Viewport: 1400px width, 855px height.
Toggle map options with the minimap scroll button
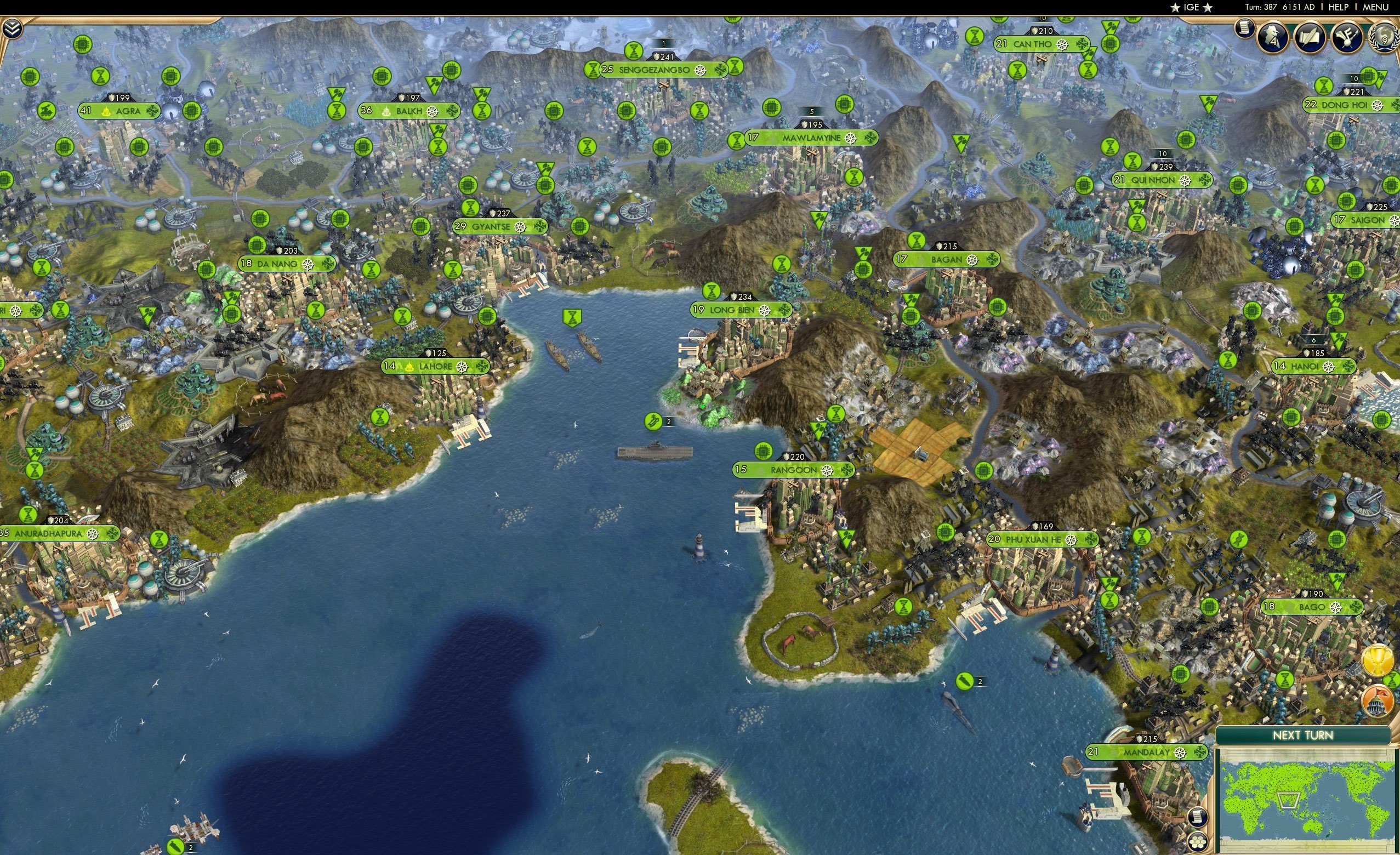pyautogui.click(x=1199, y=818)
